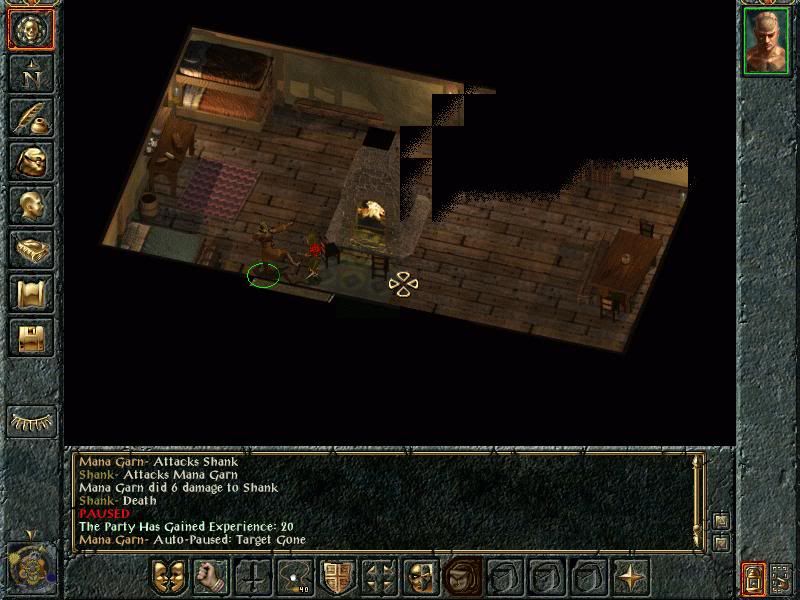Click the rest button with closed eye
Viewport: 800px width, 600px height.
pyautogui.click(x=31, y=421)
